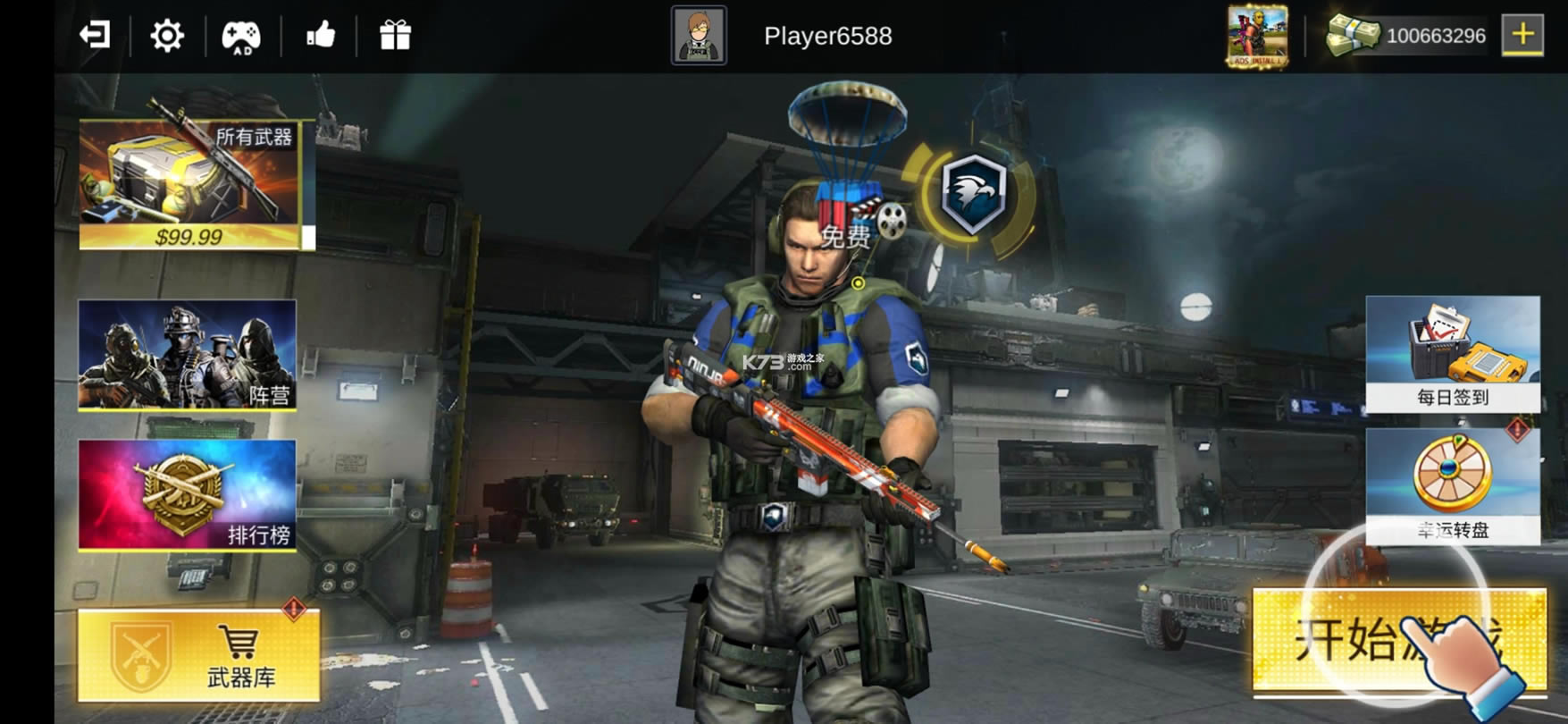1568x724 pixels.
Task: Select the eagle shield emblem
Action: pos(973,193)
